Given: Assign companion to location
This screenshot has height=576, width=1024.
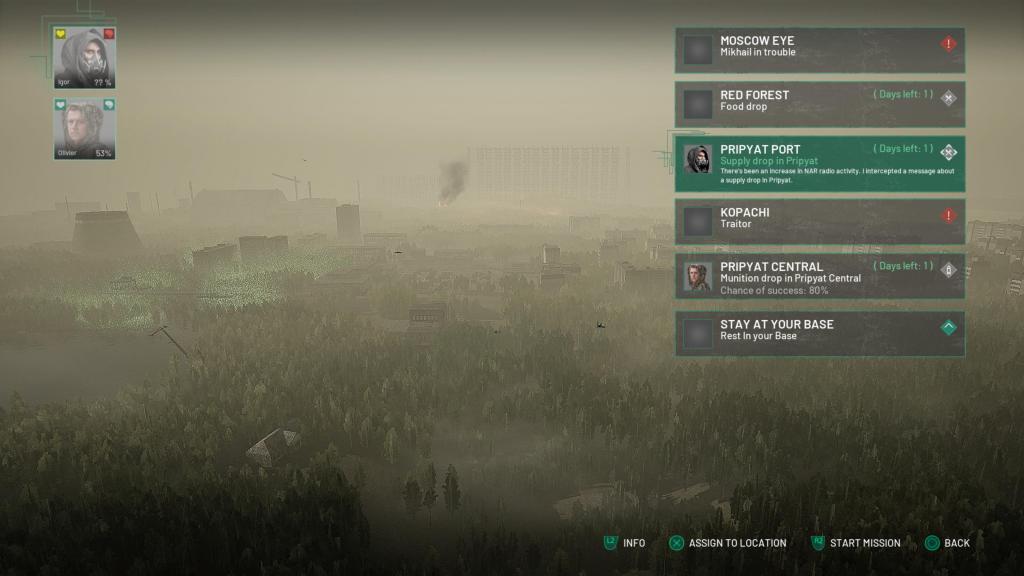Looking at the screenshot, I should (x=728, y=543).
